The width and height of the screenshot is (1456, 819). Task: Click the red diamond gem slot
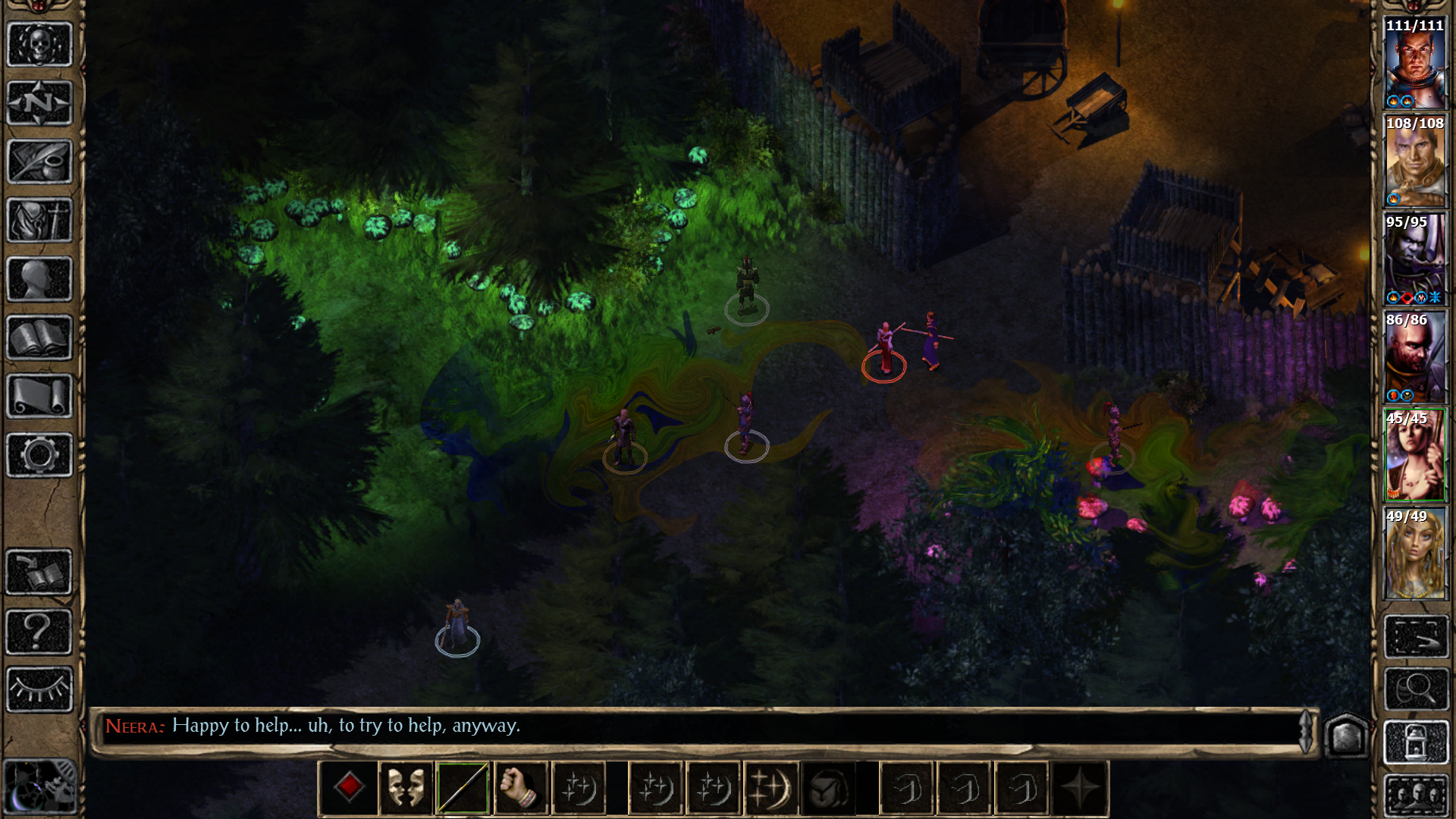coord(349,789)
